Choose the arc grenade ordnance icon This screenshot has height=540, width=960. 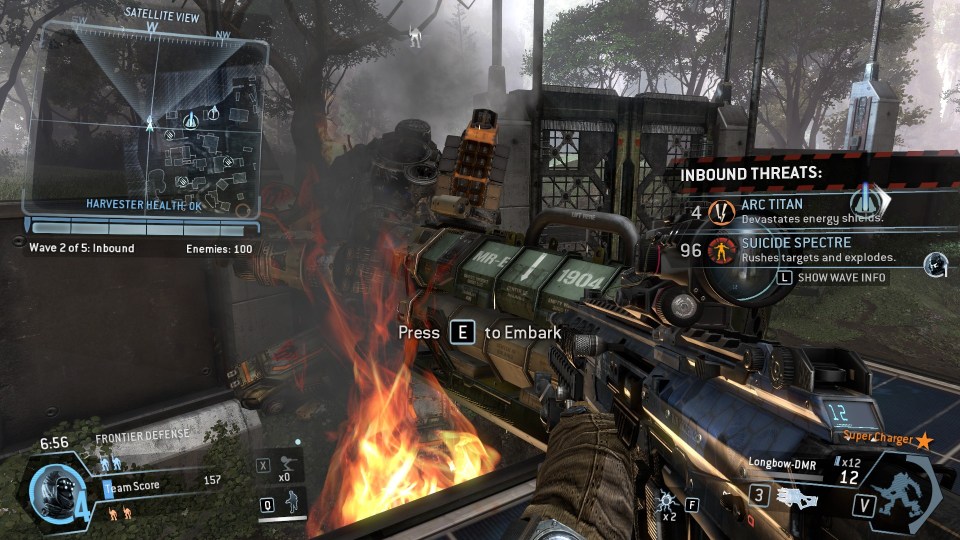click(x=664, y=494)
